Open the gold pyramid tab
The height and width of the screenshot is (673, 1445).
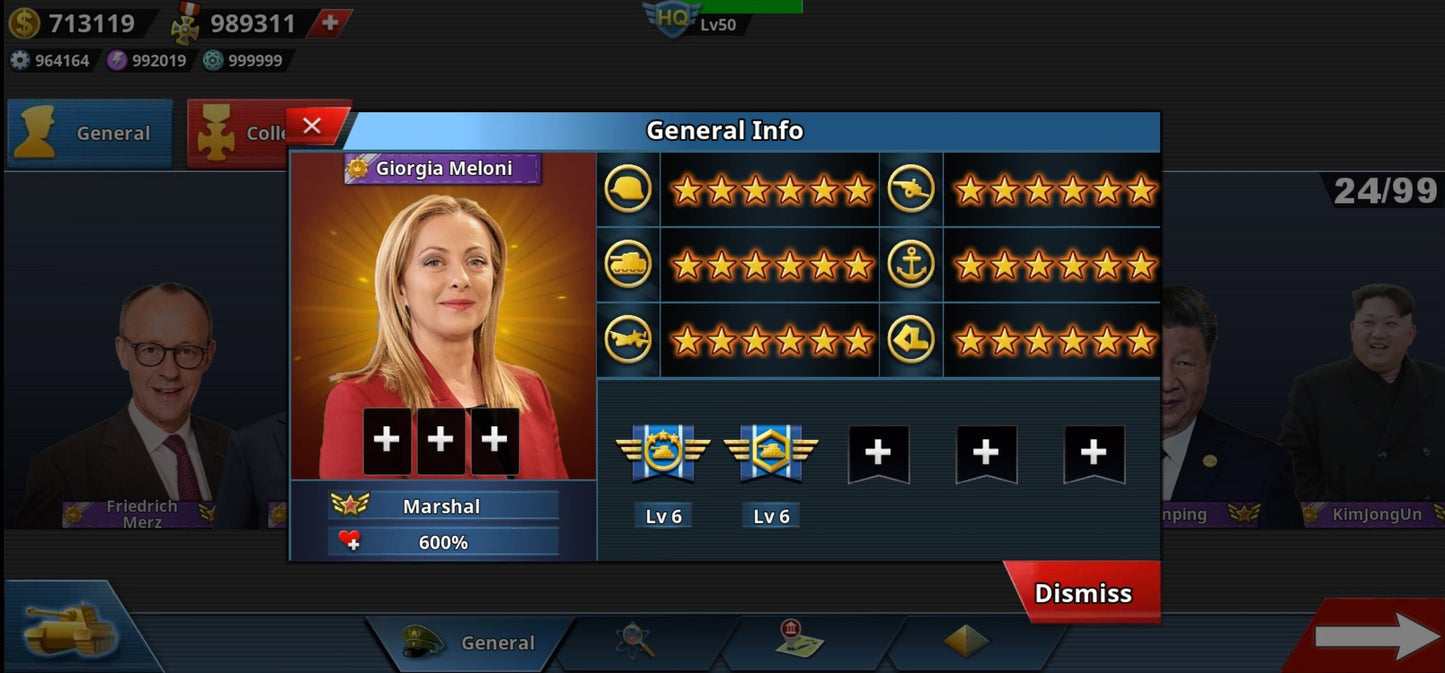click(x=966, y=642)
